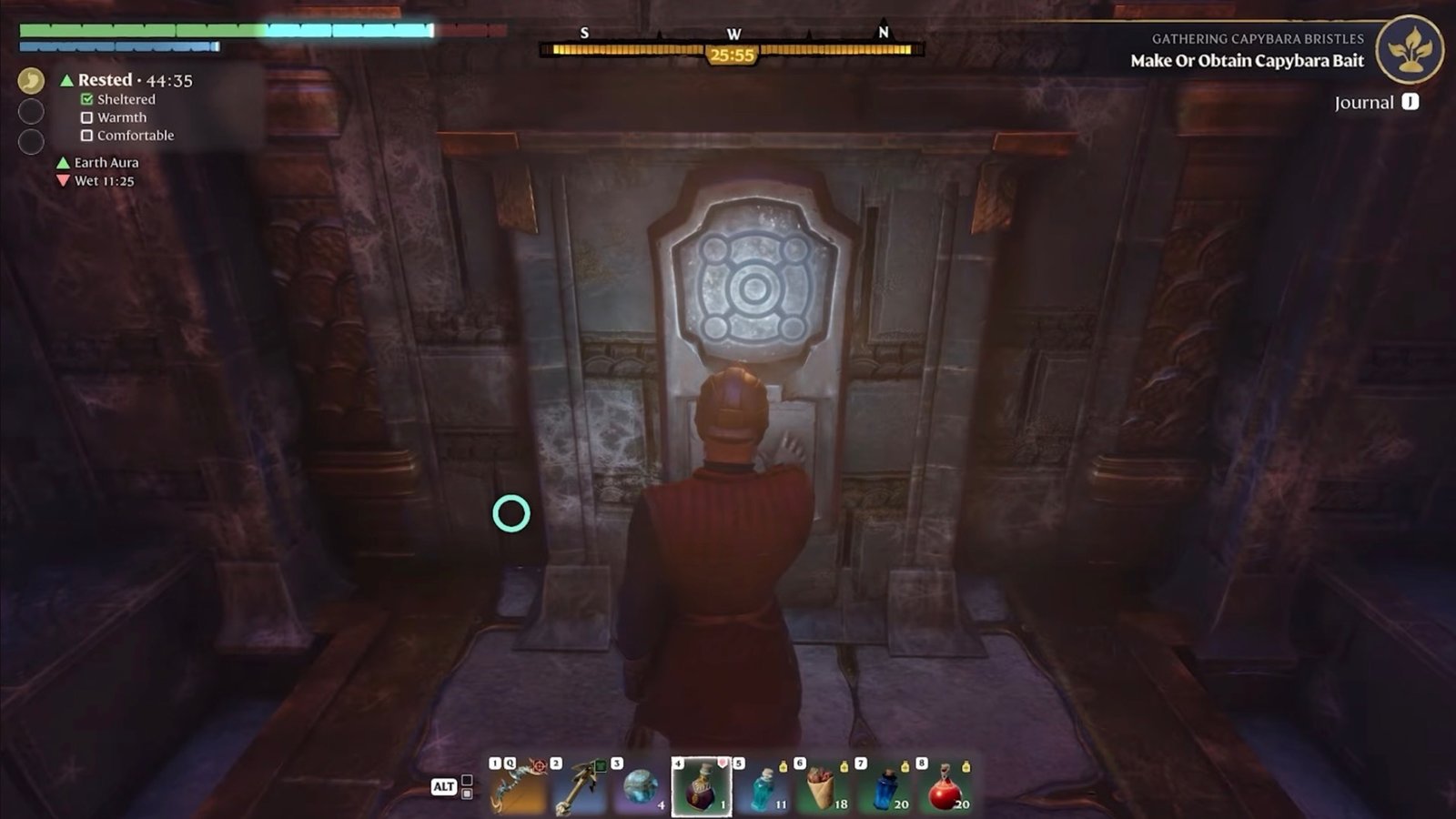Select the bow in hotbar slot 1
The width and height of the screenshot is (1456, 819).
pyautogui.click(x=517, y=788)
